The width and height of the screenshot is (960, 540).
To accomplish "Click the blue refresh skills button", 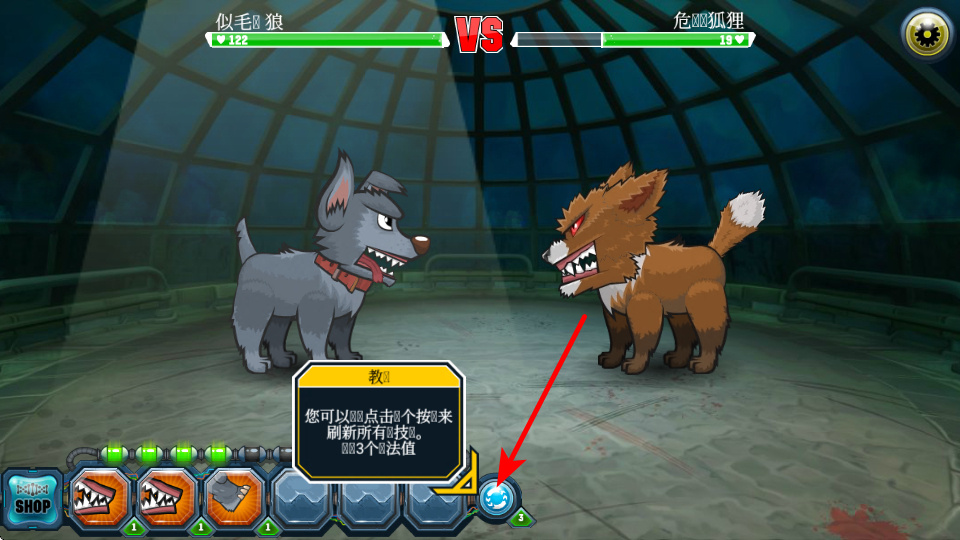I will (497, 497).
